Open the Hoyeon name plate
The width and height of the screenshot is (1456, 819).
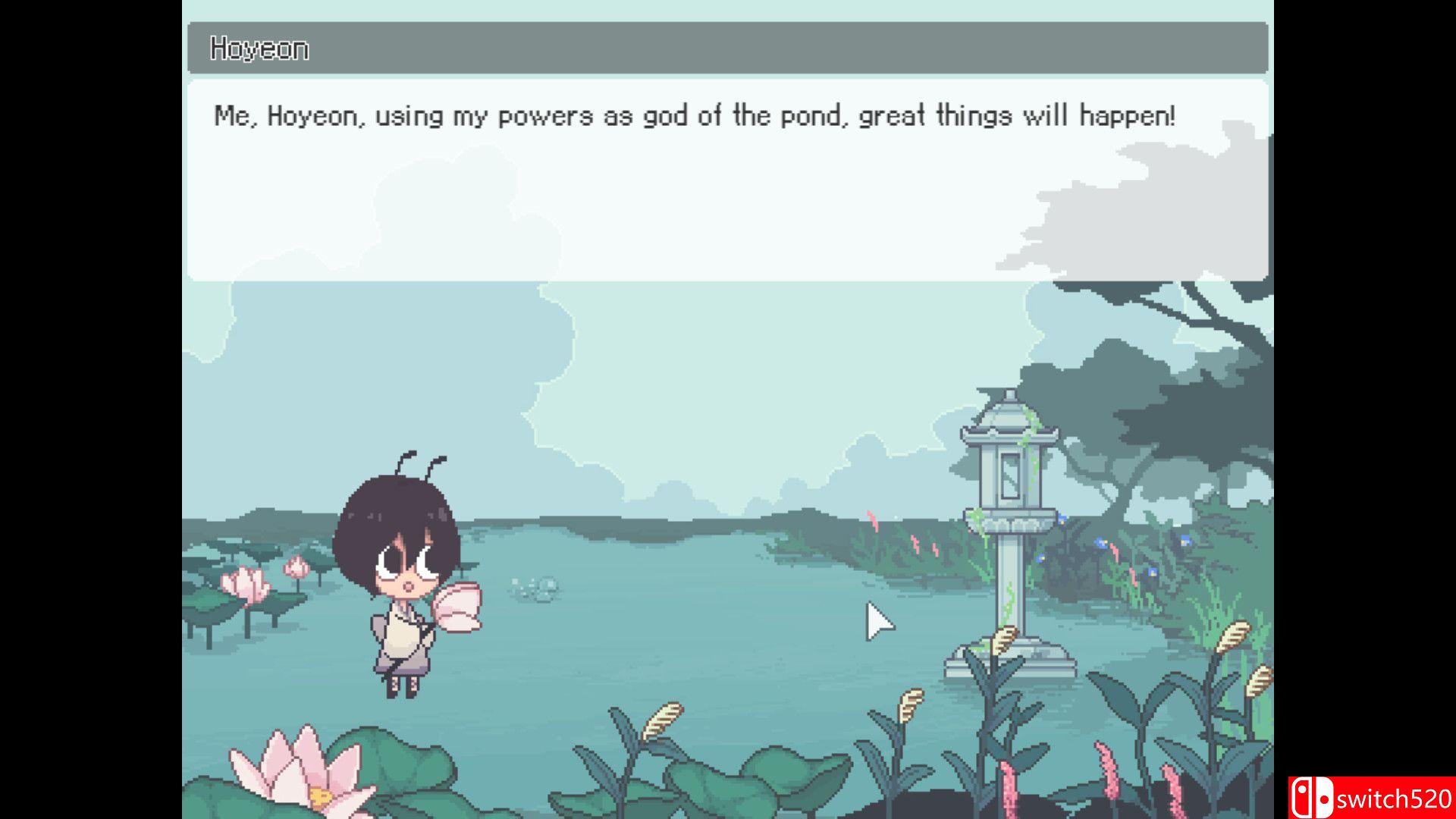[258, 47]
